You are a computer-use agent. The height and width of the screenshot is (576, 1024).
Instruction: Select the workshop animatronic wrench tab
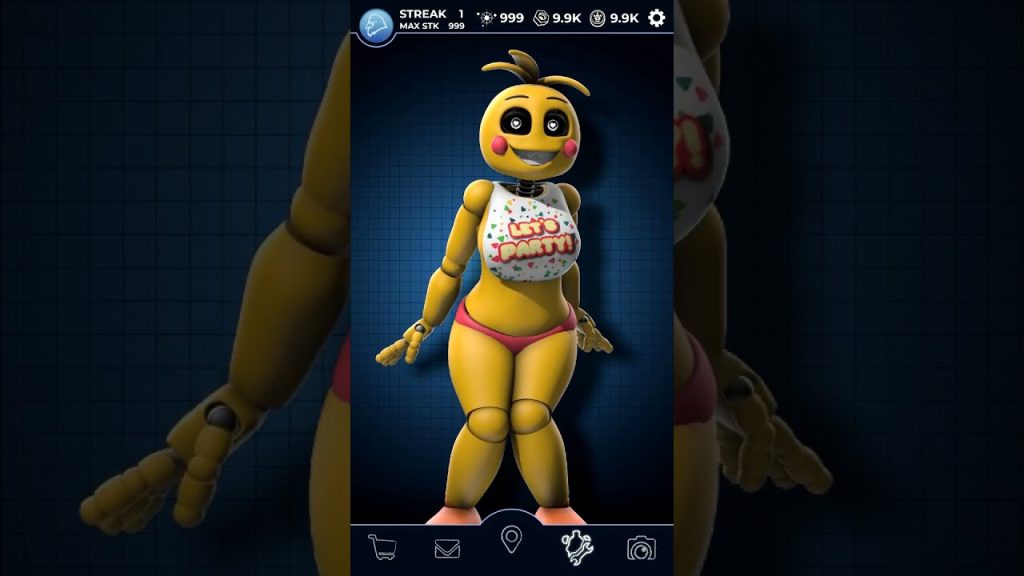pyautogui.click(x=577, y=547)
